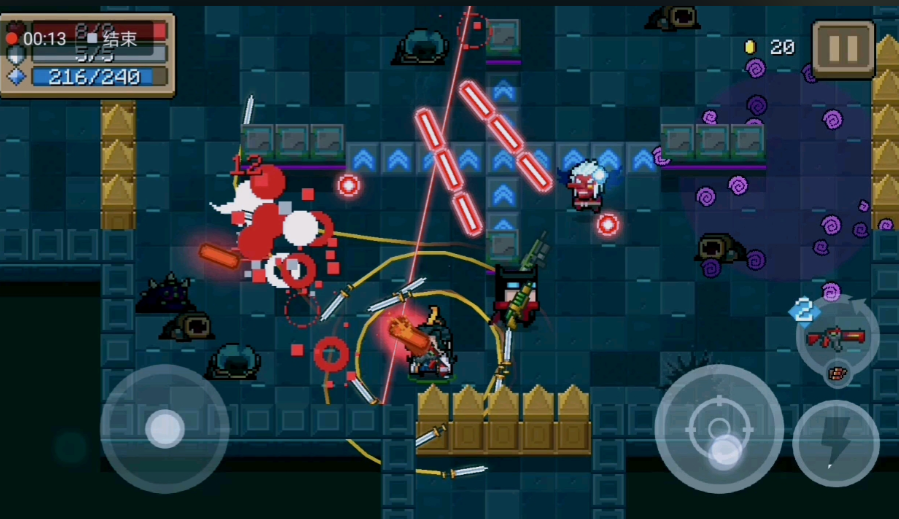899x519 pixels.
Task: Touch the virtual movement joystick
Action: tap(165, 429)
